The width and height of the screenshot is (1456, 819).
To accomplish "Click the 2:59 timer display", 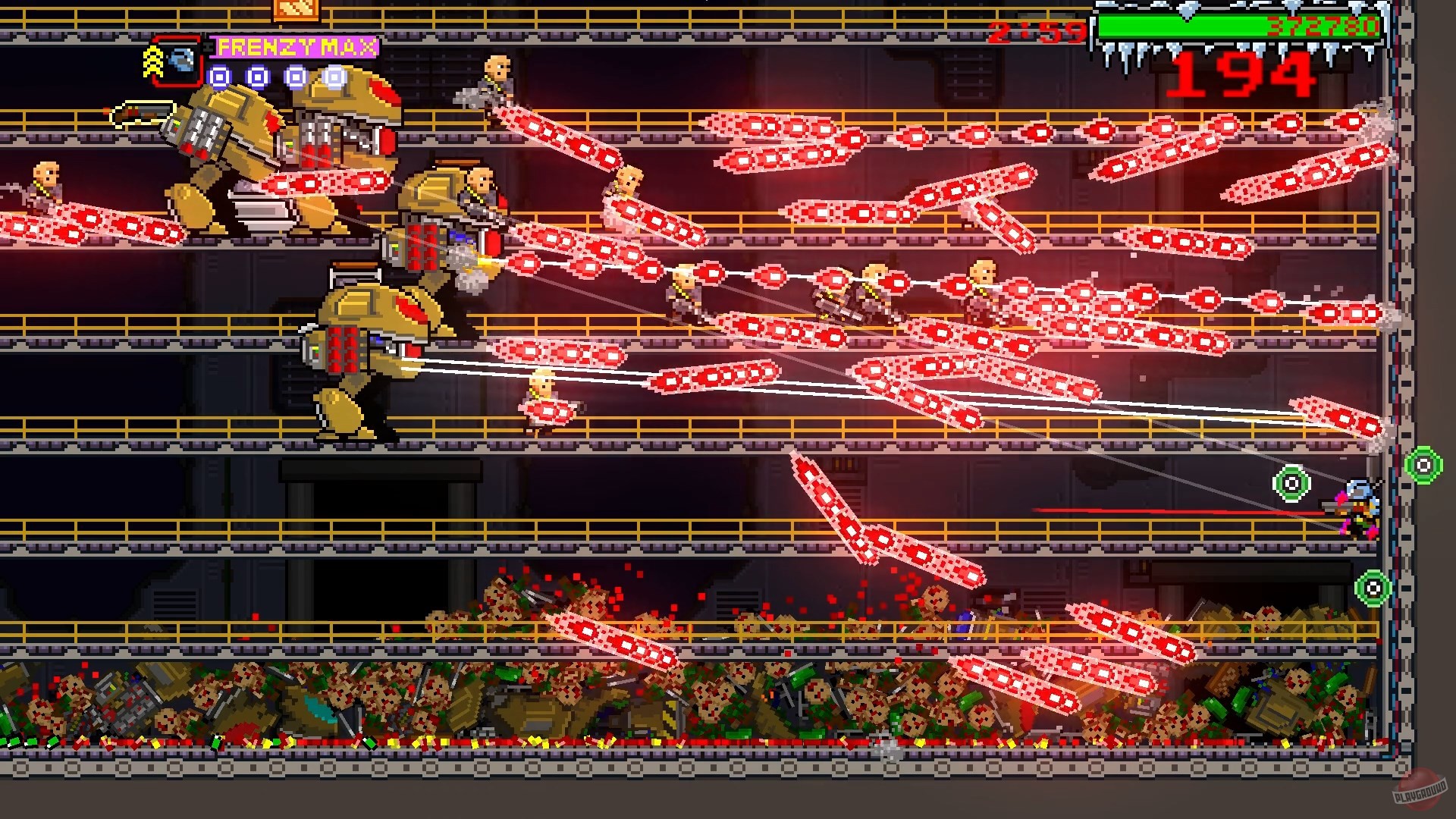I will click(1037, 33).
